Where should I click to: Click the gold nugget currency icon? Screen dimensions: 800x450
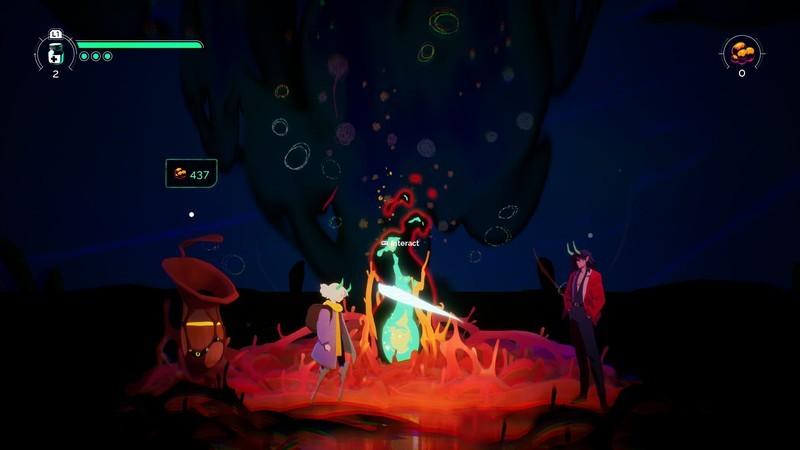pos(741,50)
